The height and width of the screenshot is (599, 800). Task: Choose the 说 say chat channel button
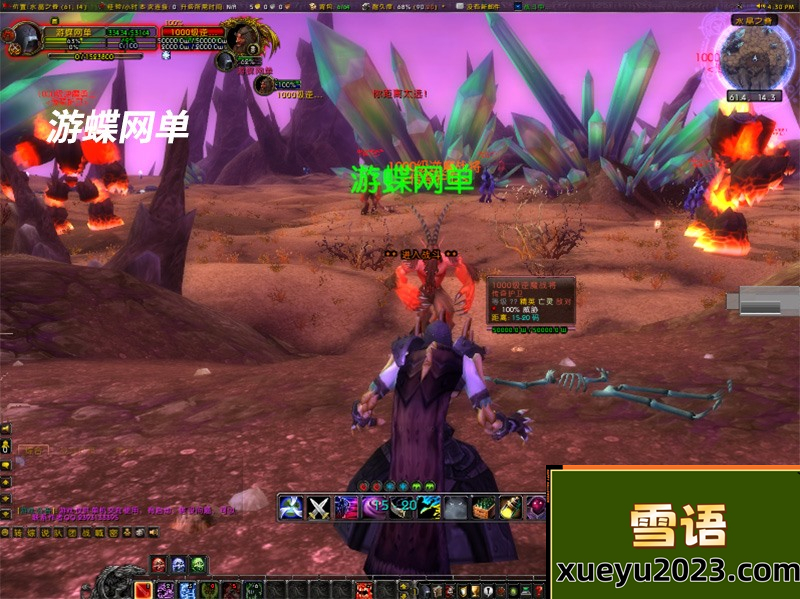pos(44,533)
